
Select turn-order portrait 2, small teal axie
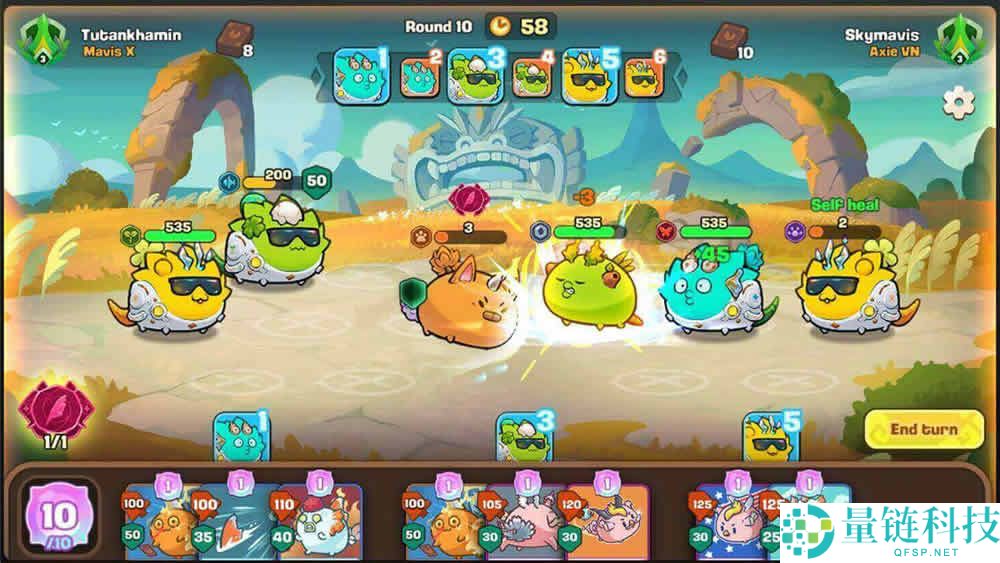[x=420, y=78]
